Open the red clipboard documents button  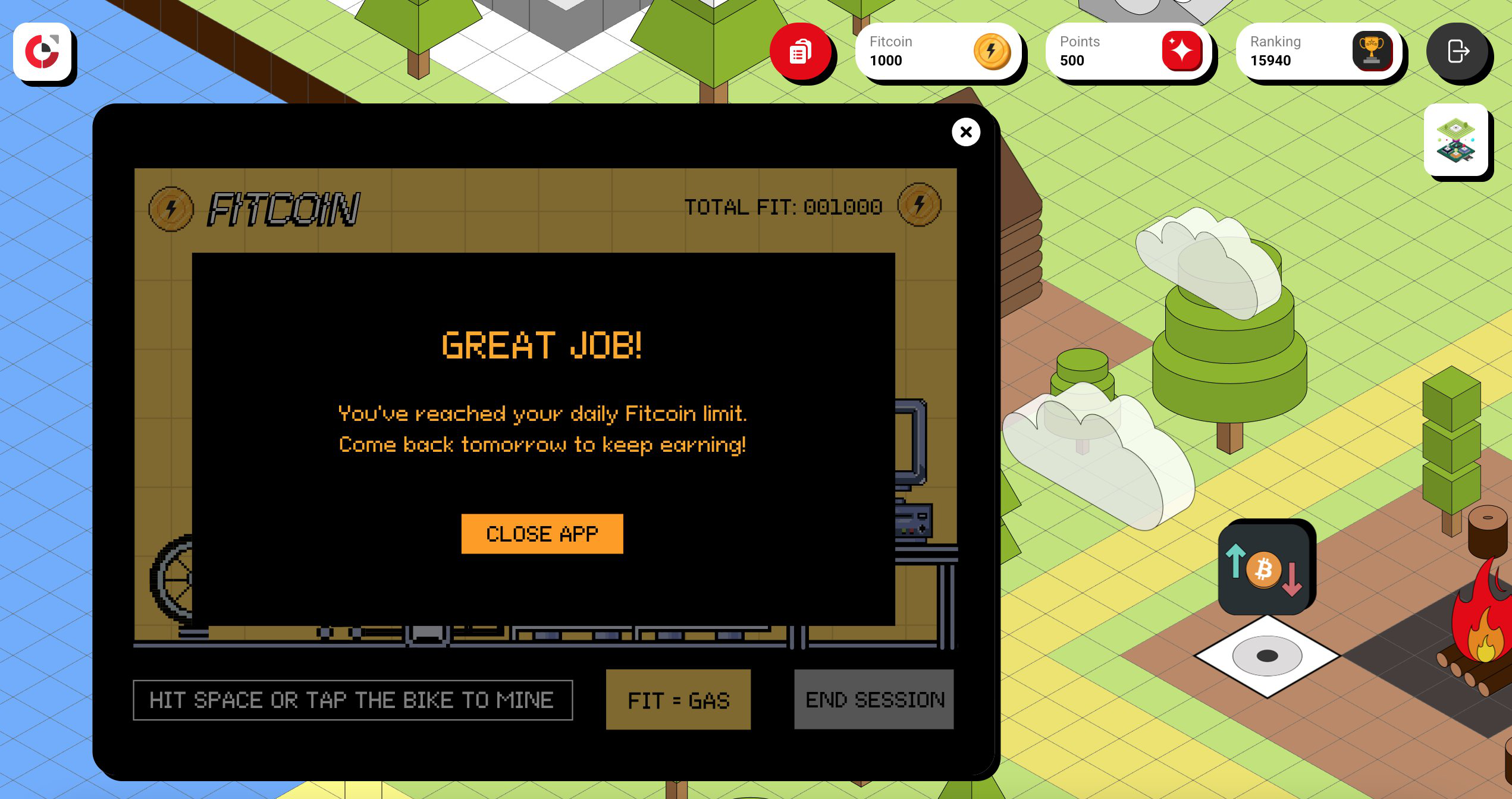point(801,52)
